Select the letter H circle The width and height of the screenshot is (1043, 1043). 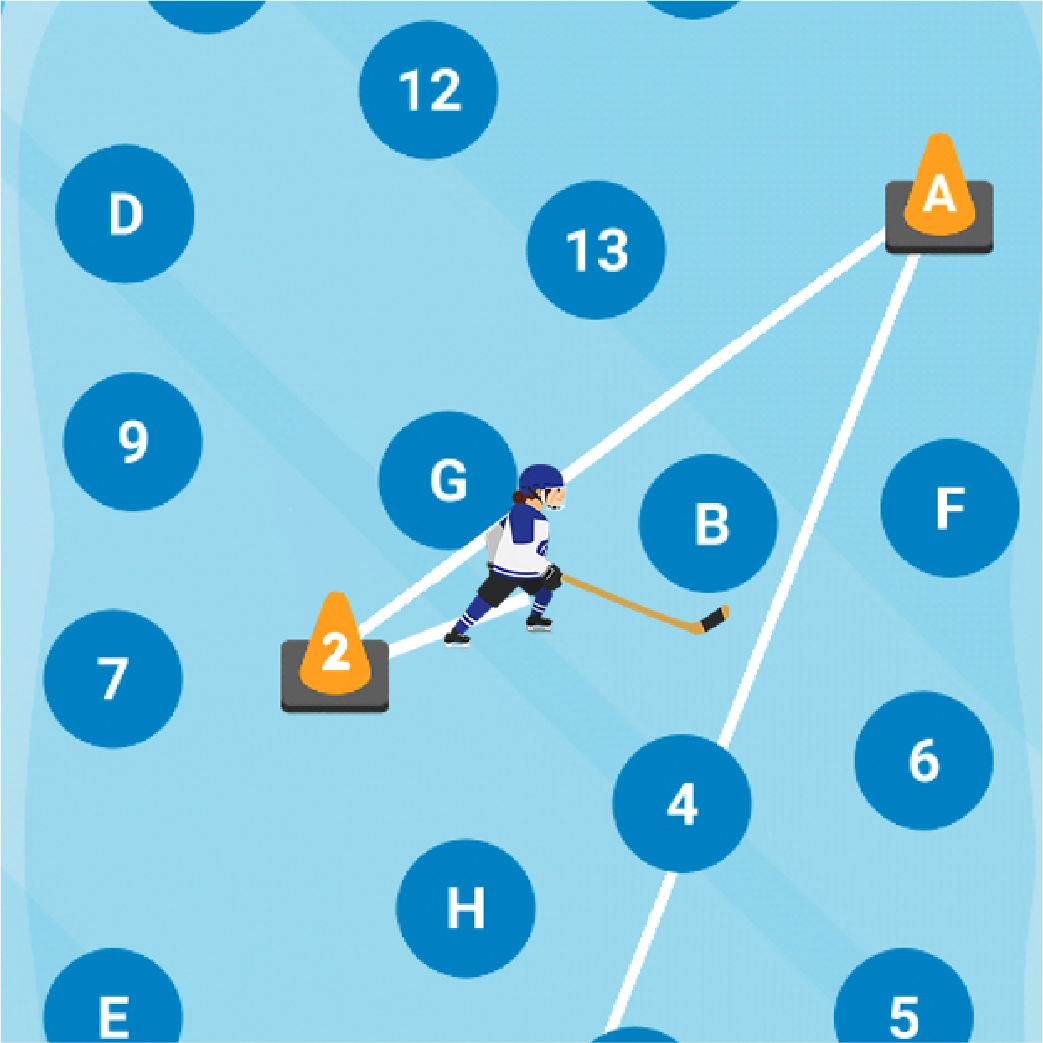(x=466, y=908)
